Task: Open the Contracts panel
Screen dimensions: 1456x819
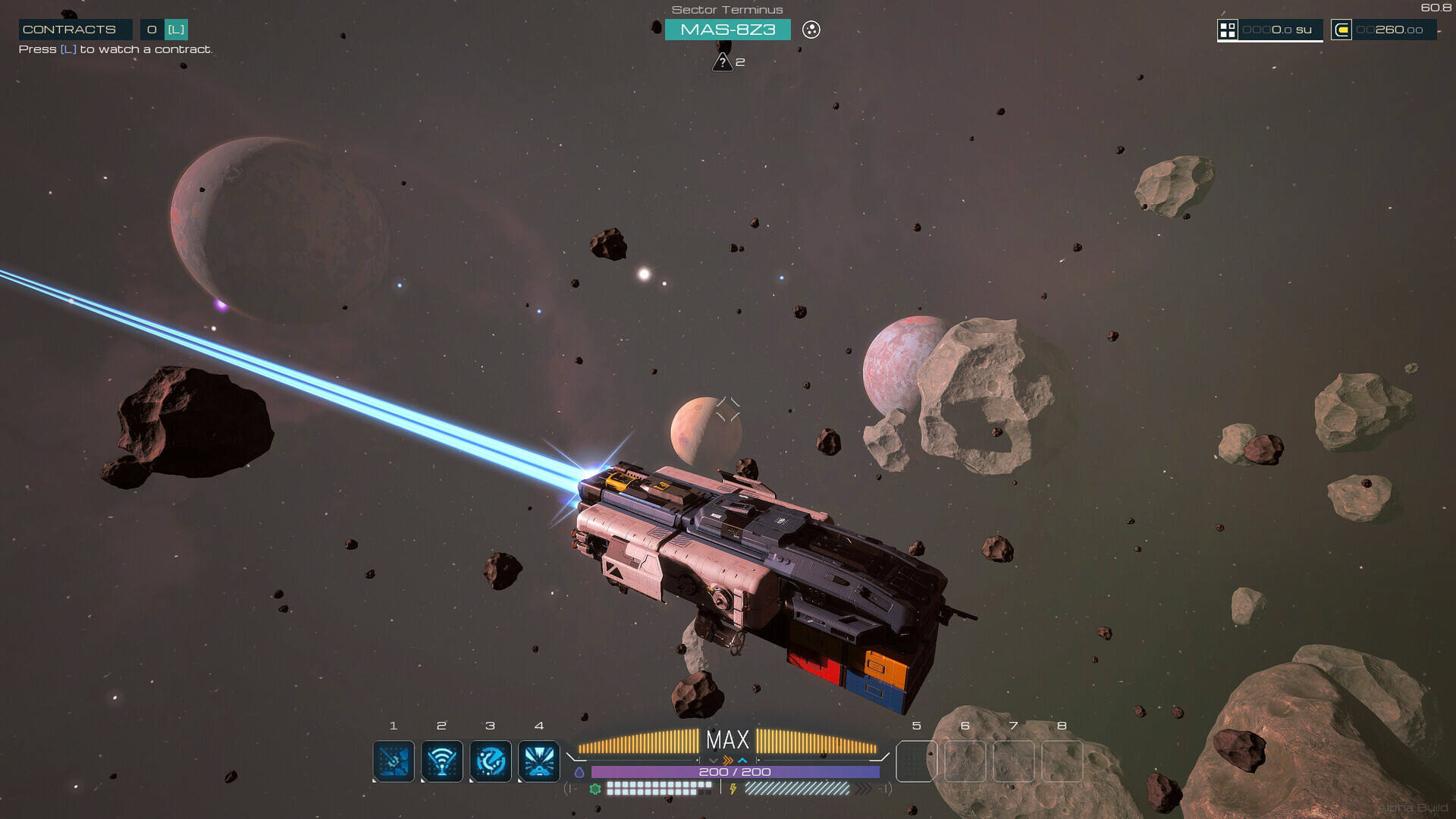Action: click(70, 30)
